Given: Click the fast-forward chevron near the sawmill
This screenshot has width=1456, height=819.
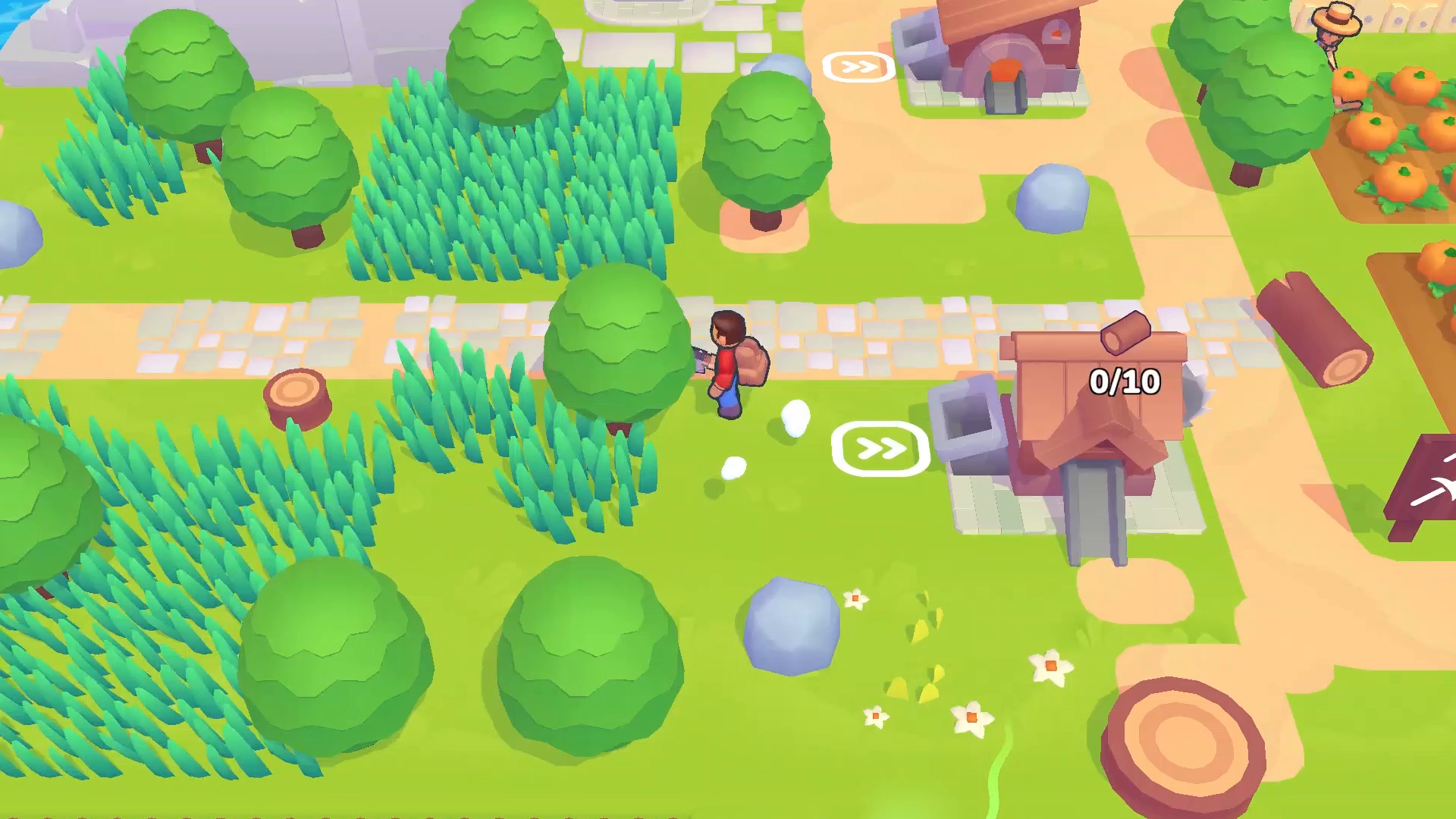Looking at the screenshot, I should pyautogui.click(x=880, y=447).
